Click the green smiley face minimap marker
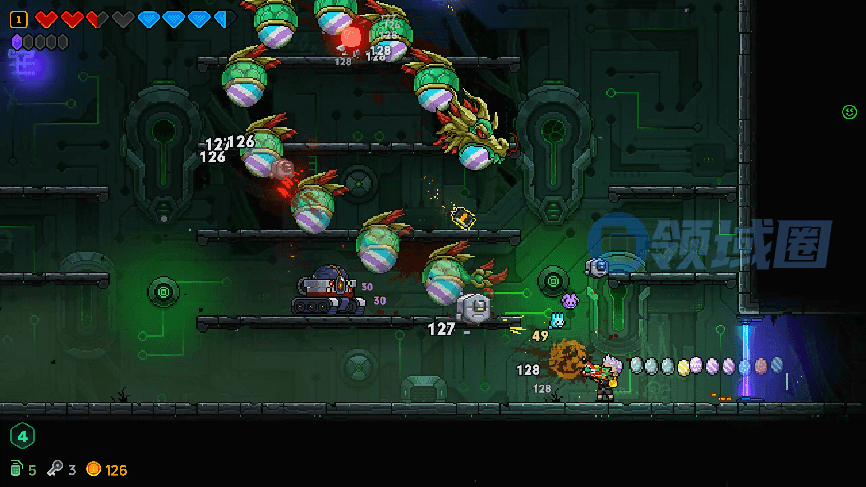866x487 pixels. pos(849,112)
